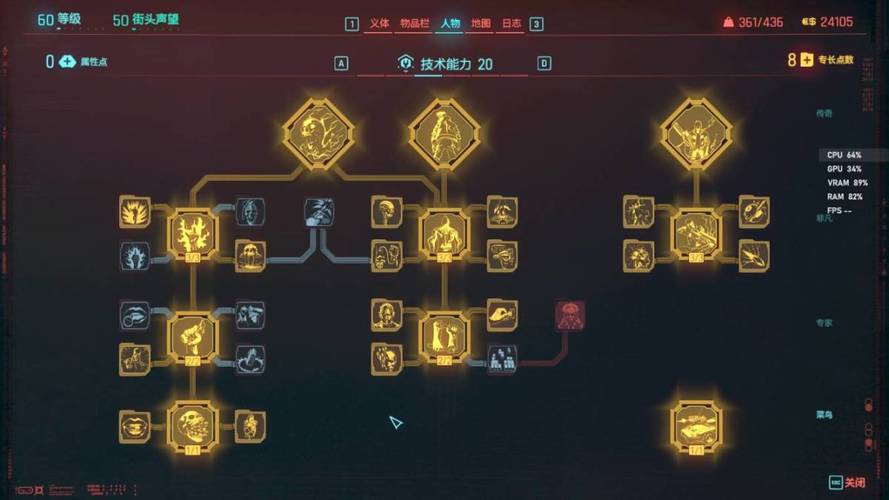Select the 人物 character tab
Screen dimensions: 889x500
(449, 23)
